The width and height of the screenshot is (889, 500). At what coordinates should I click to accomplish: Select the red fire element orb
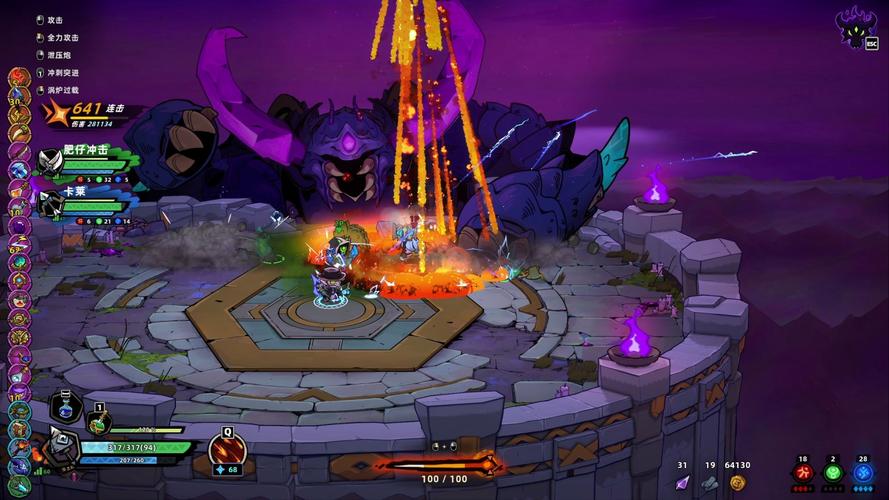[802, 473]
